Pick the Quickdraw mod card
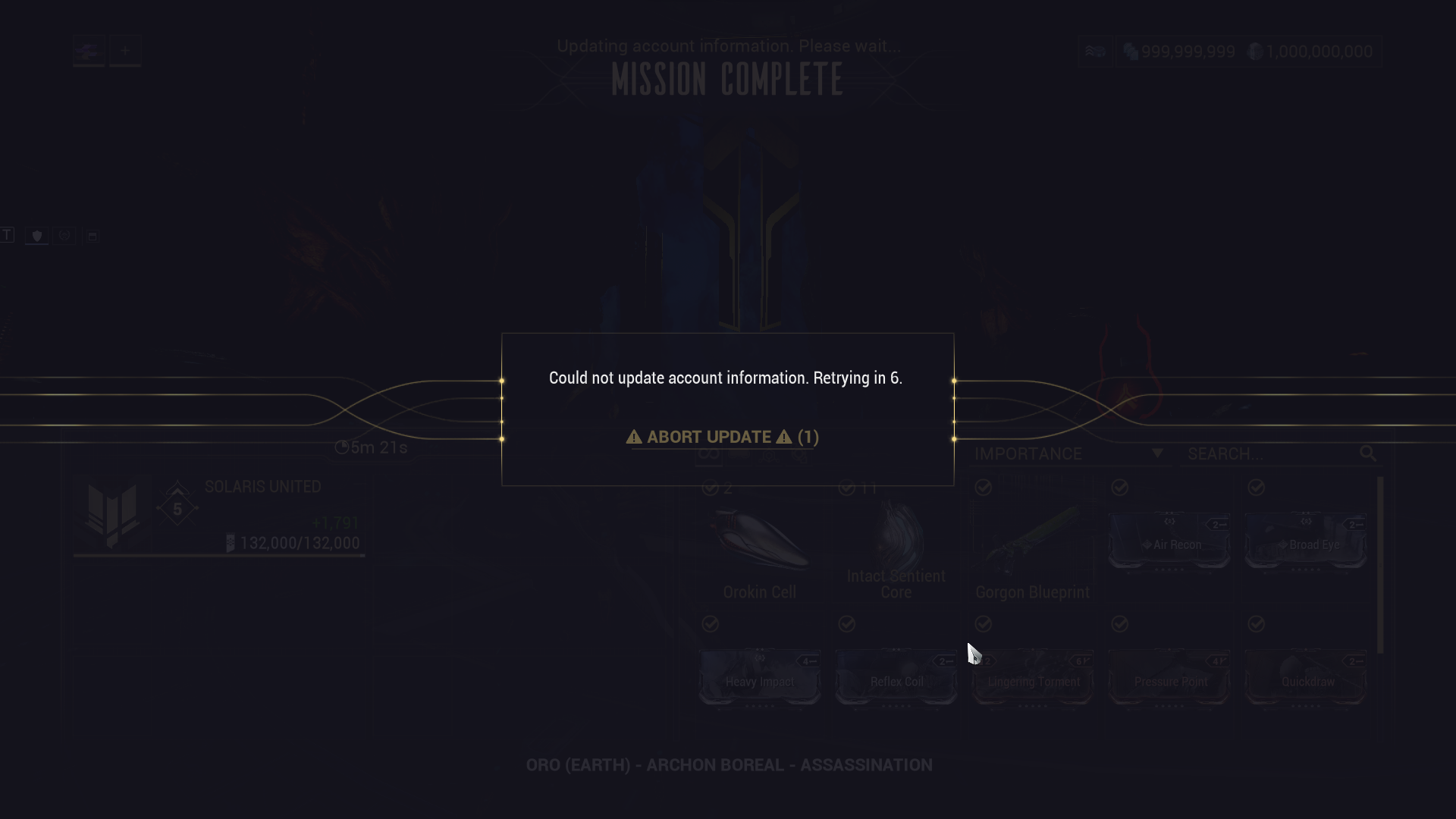 [x=1306, y=678]
